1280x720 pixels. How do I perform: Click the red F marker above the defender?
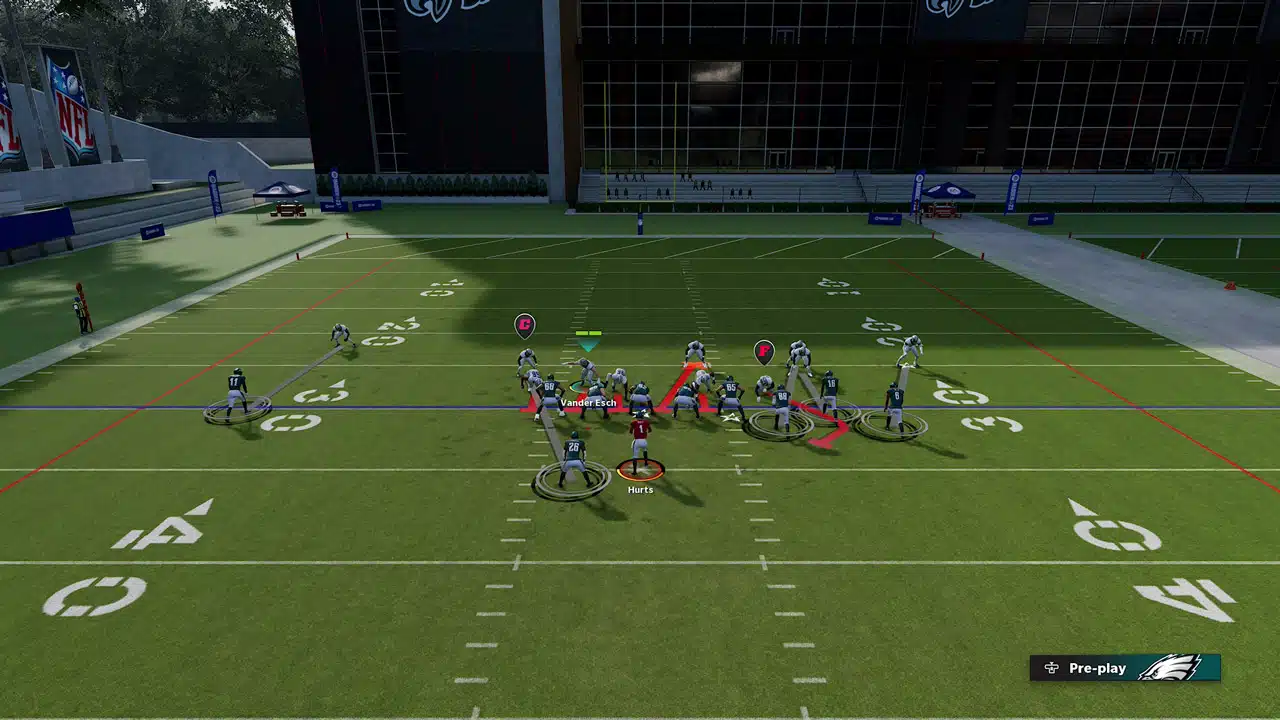[764, 352]
